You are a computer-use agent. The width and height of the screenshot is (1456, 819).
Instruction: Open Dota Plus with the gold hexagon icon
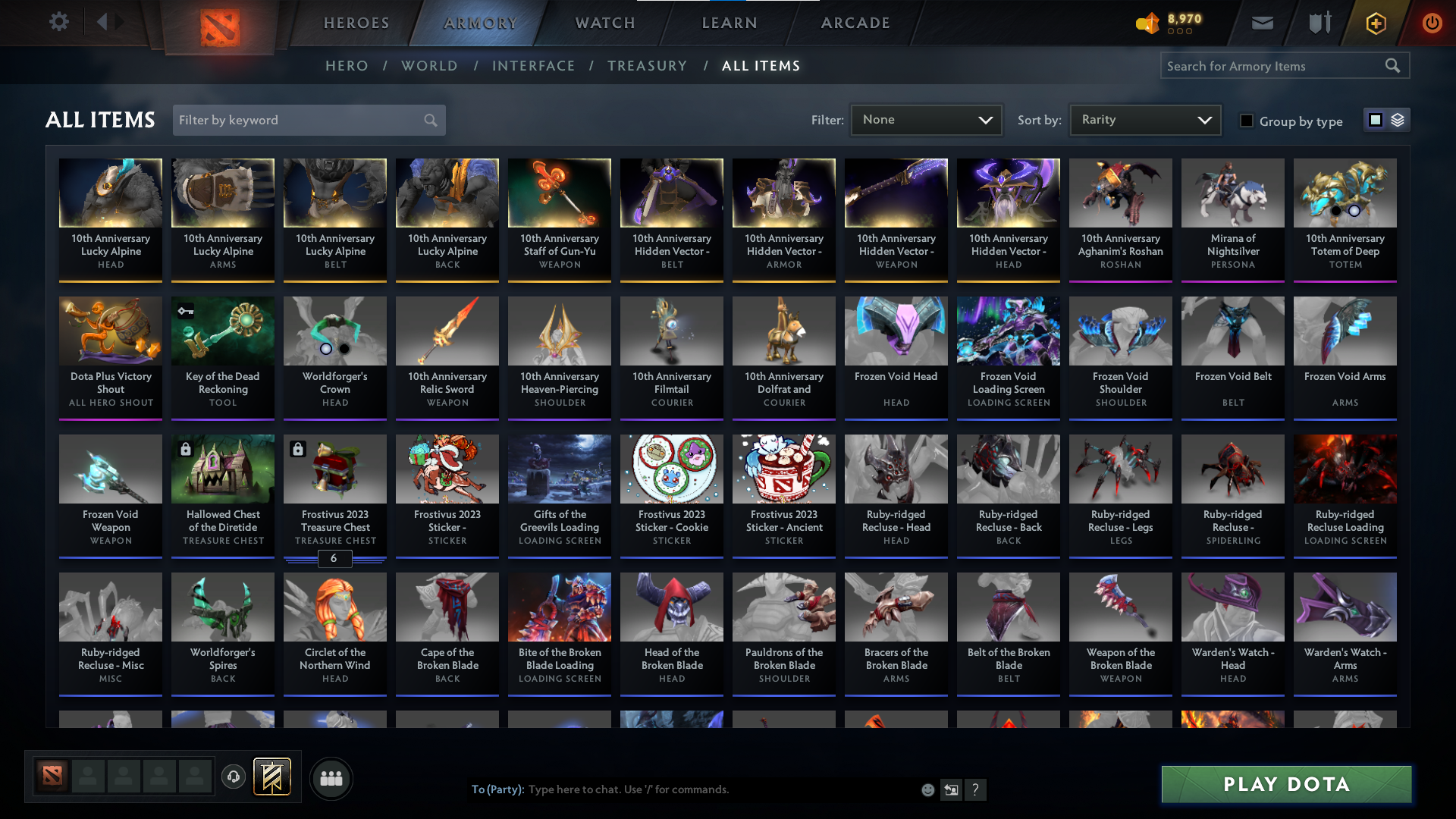tap(1375, 23)
